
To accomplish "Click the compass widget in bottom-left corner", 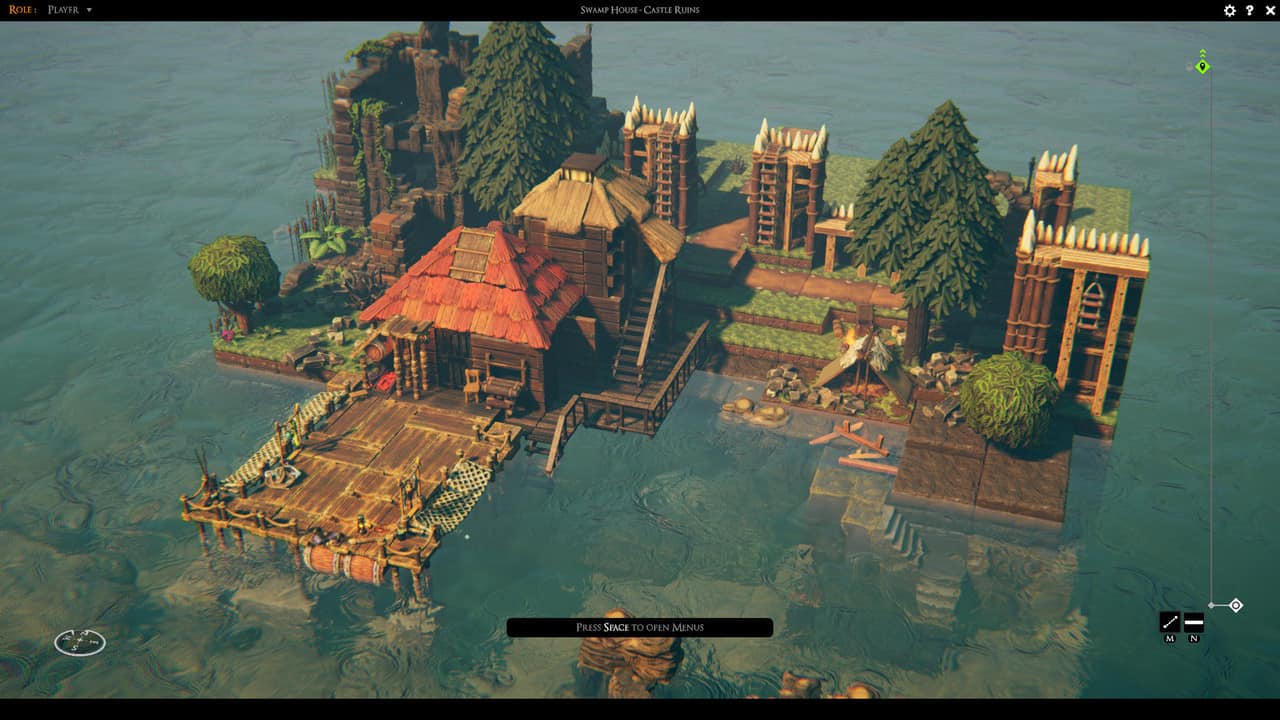I will click(80, 641).
